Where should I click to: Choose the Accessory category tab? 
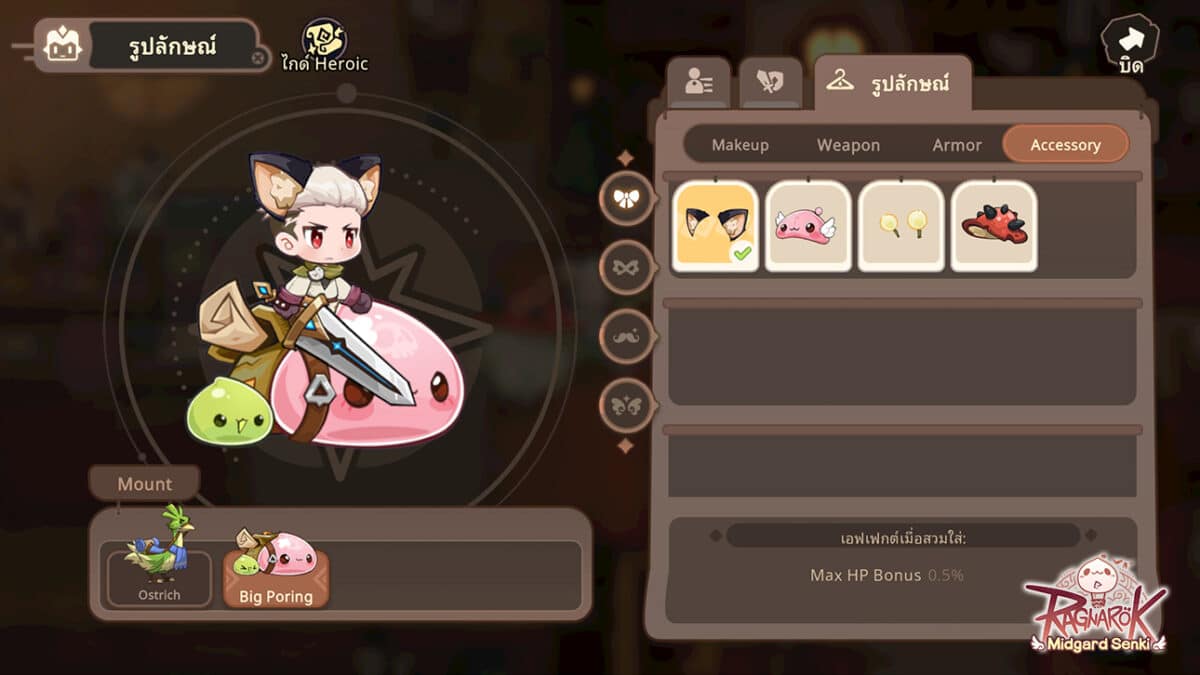click(1065, 144)
